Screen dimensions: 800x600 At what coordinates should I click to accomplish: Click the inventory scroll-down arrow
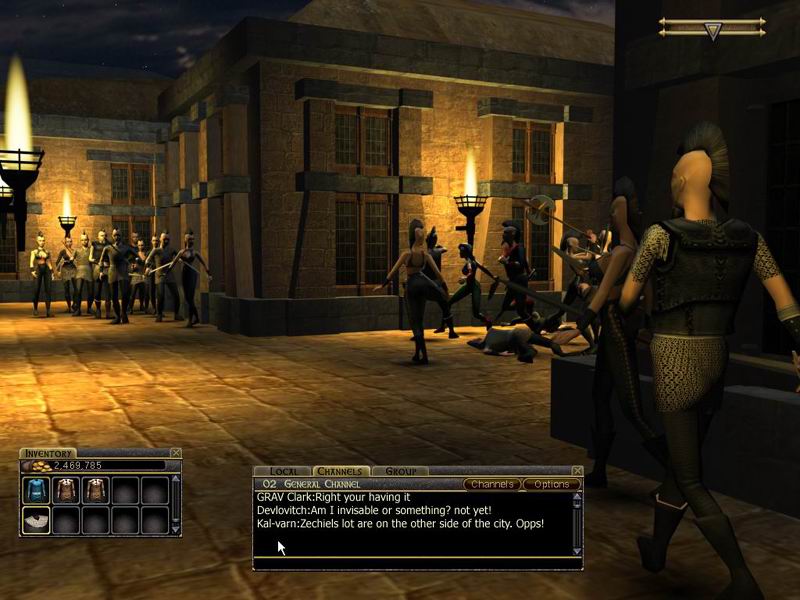(x=177, y=530)
